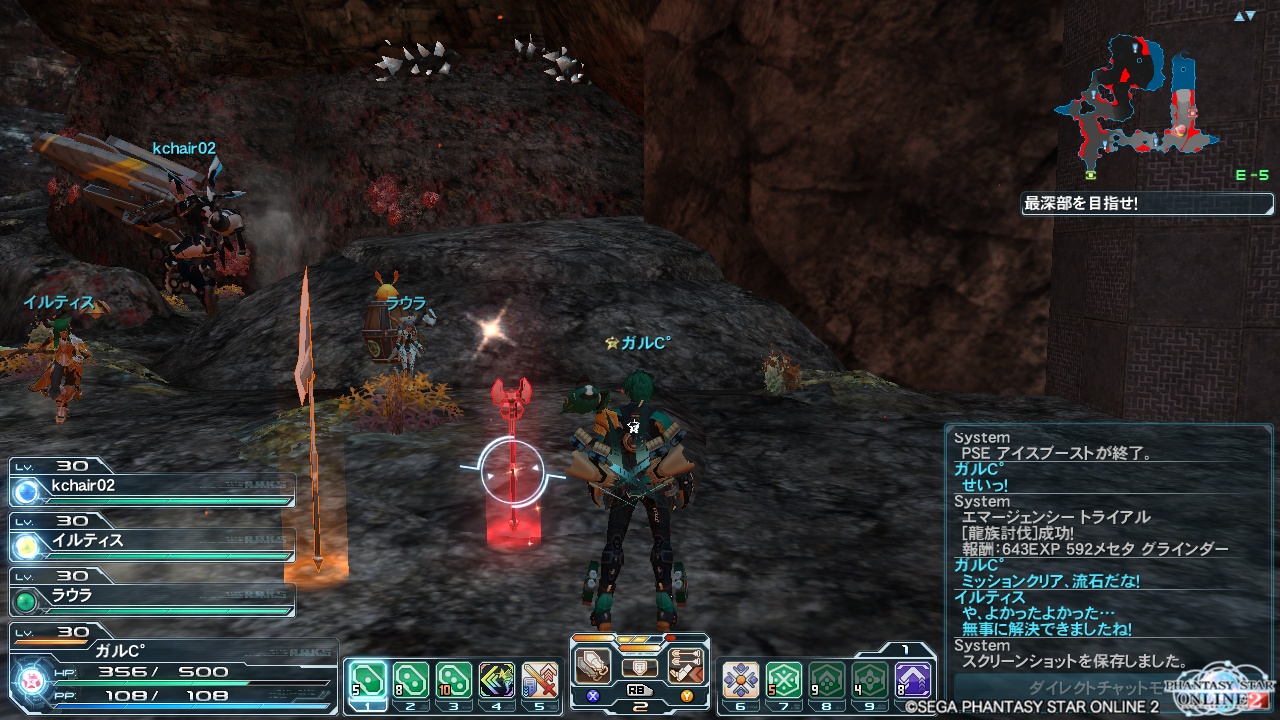This screenshot has height=720, width=1280.
Task: Click the minimap's up-down arrow toggle
Action: click(1244, 16)
